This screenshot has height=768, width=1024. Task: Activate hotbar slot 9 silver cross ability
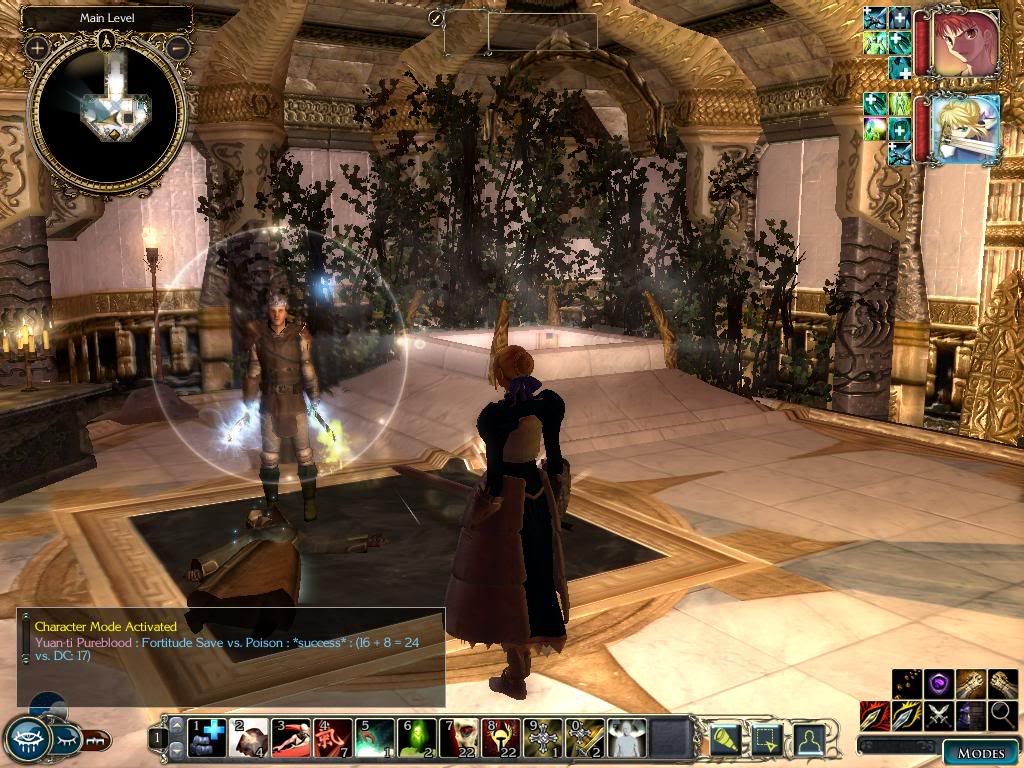tap(543, 738)
